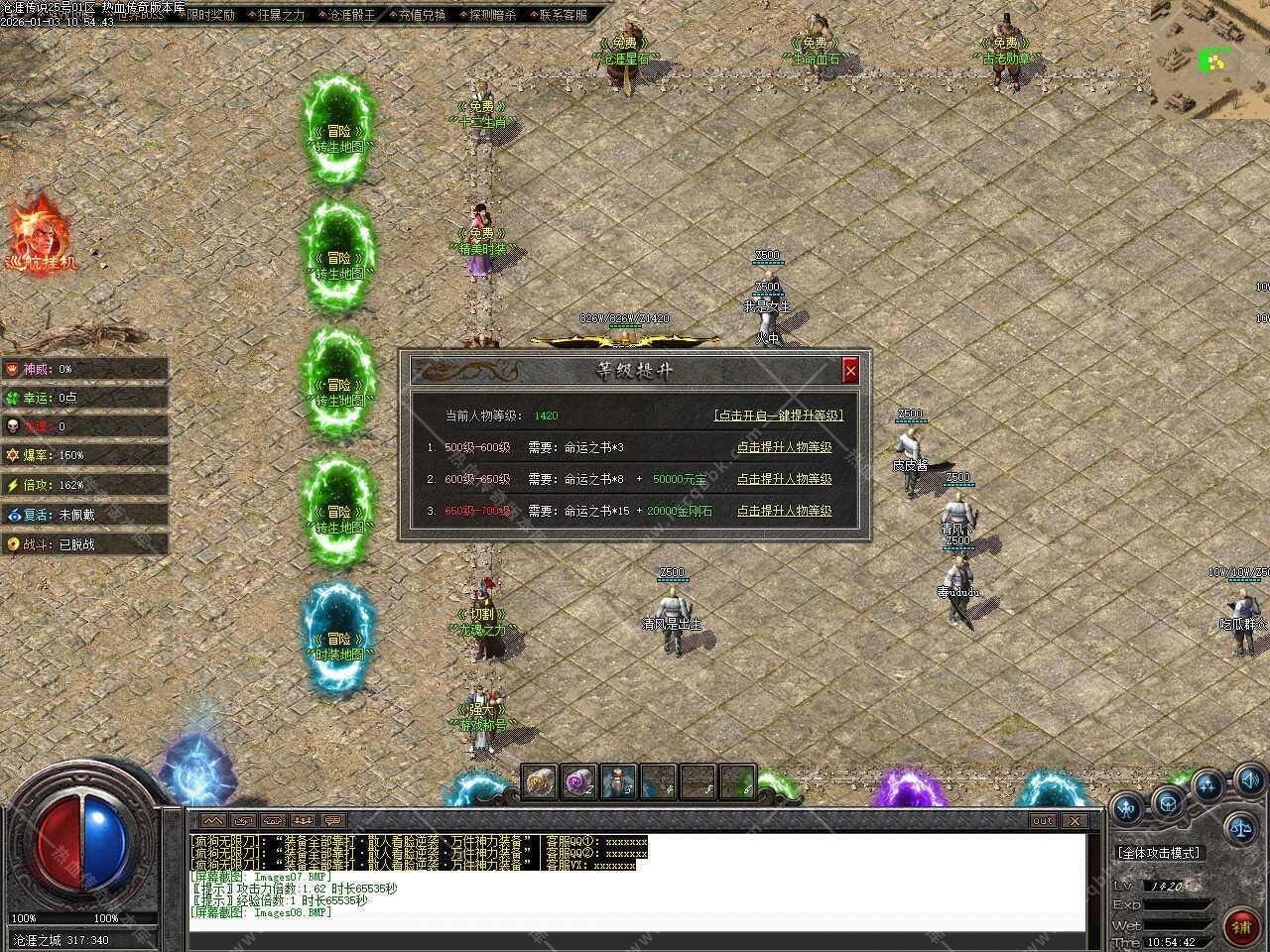The height and width of the screenshot is (952, 1270).
Task: Close the chat panel with X
Action: coord(1075,821)
